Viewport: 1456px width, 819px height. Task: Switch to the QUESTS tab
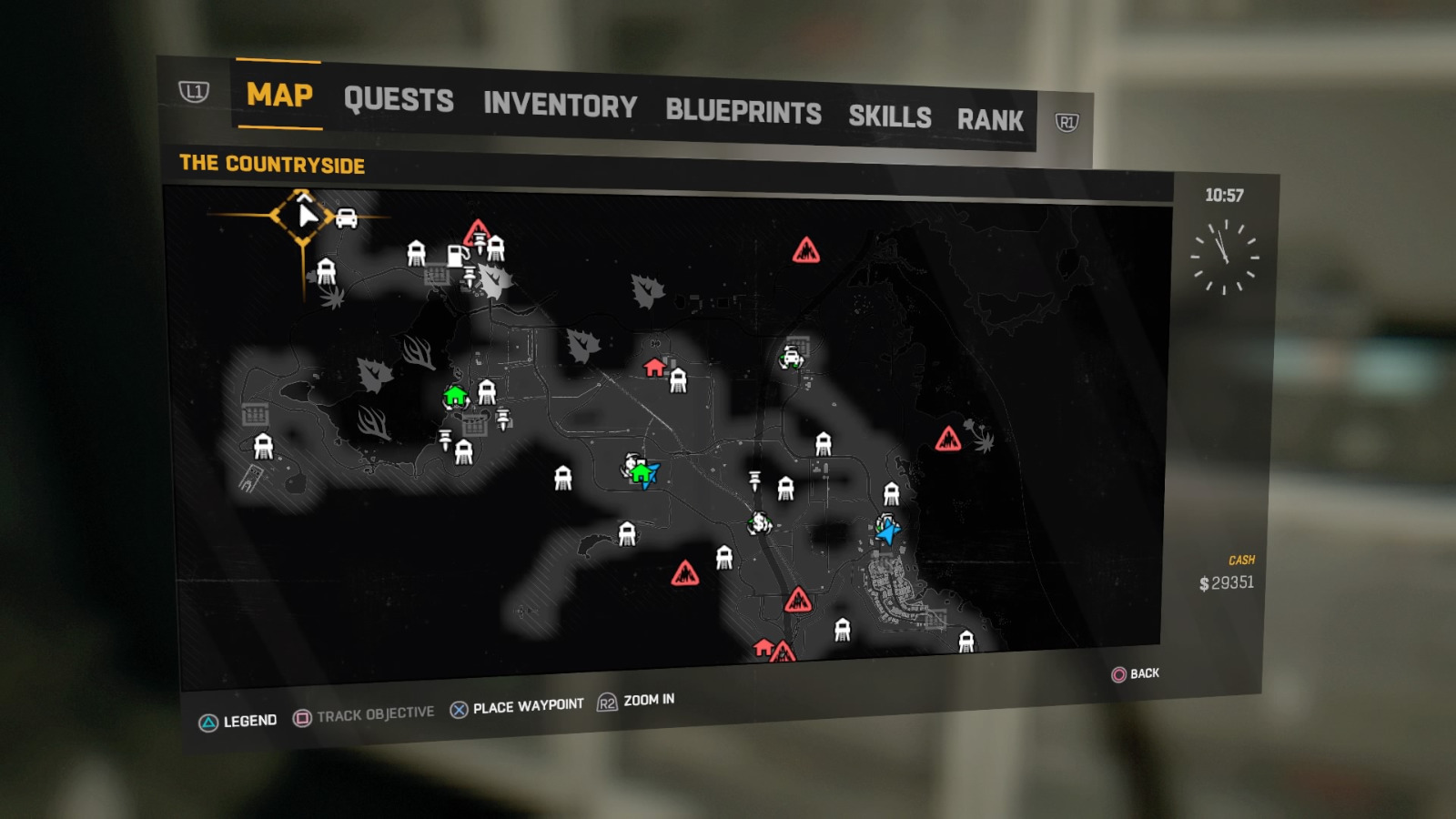(x=398, y=100)
